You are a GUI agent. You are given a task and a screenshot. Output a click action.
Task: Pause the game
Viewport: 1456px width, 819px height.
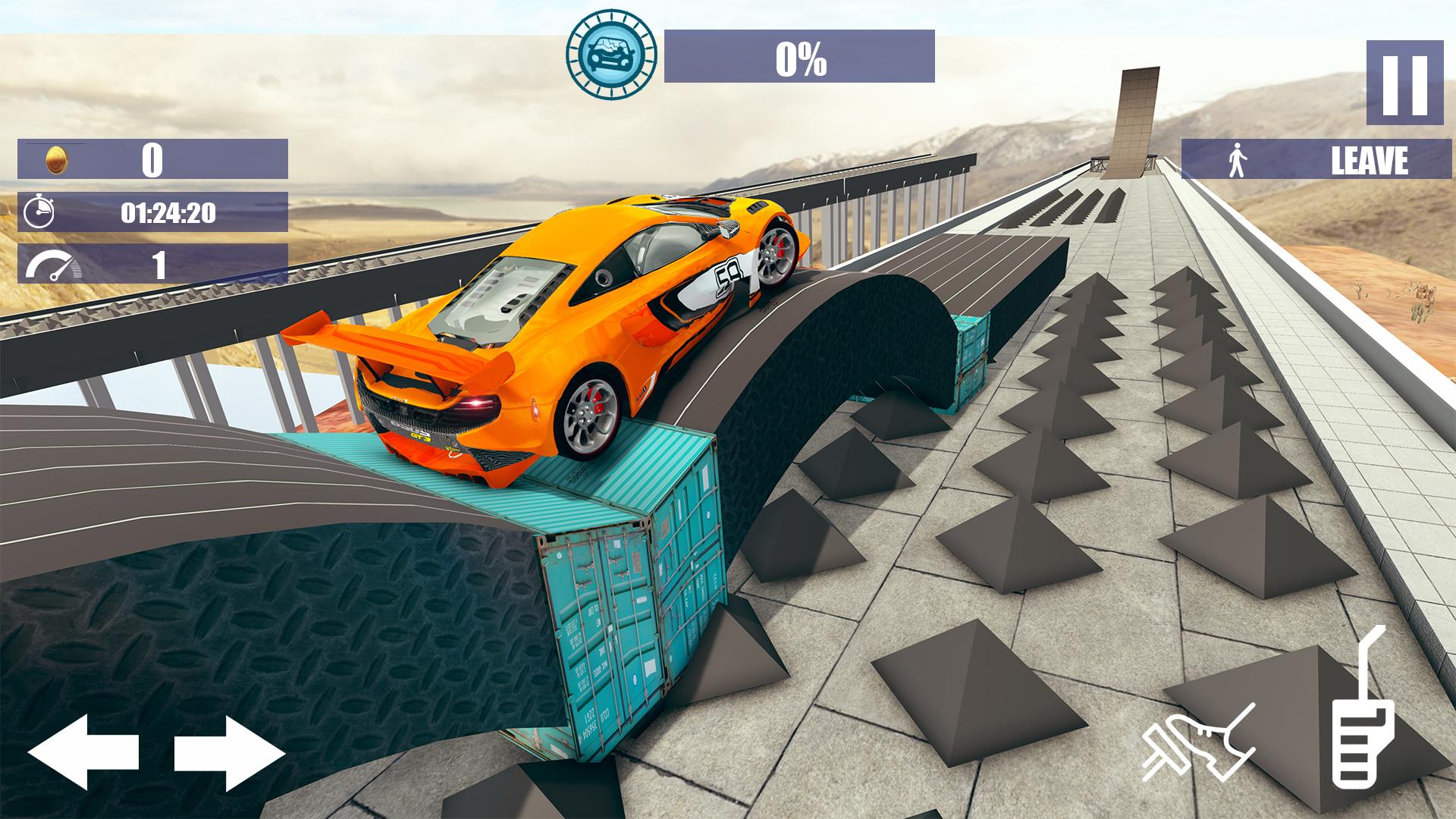click(1404, 83)
